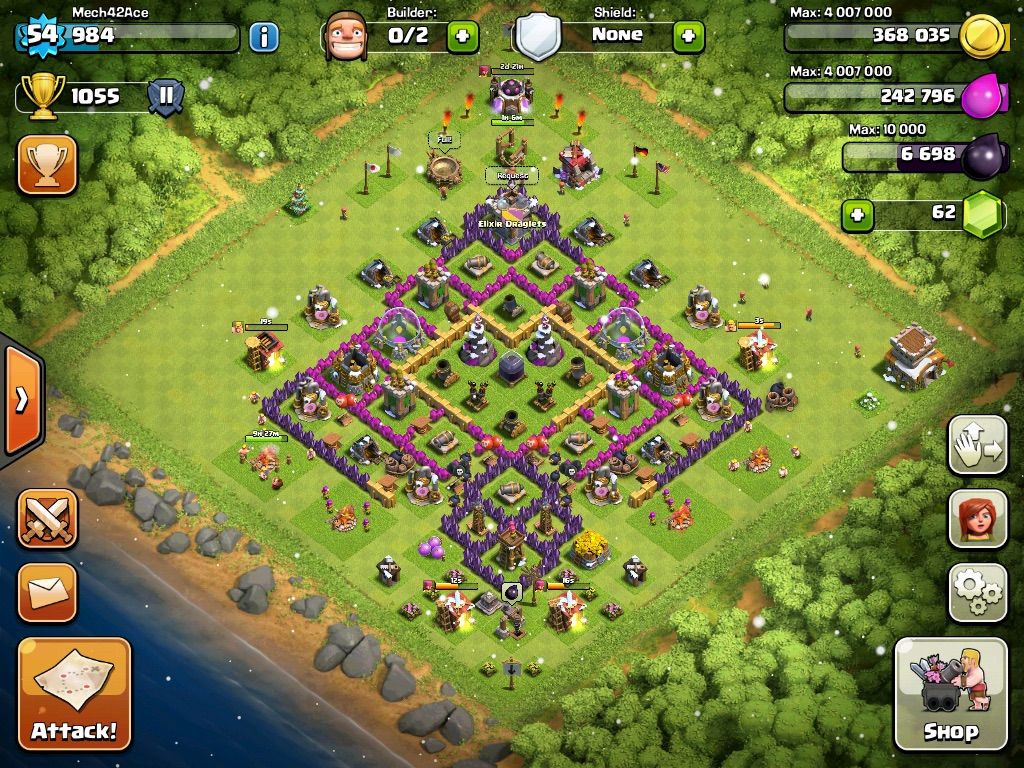This screenshot has width=1024, height=768.
Task: Open the Shop
Action: click(x=950, y=693)
